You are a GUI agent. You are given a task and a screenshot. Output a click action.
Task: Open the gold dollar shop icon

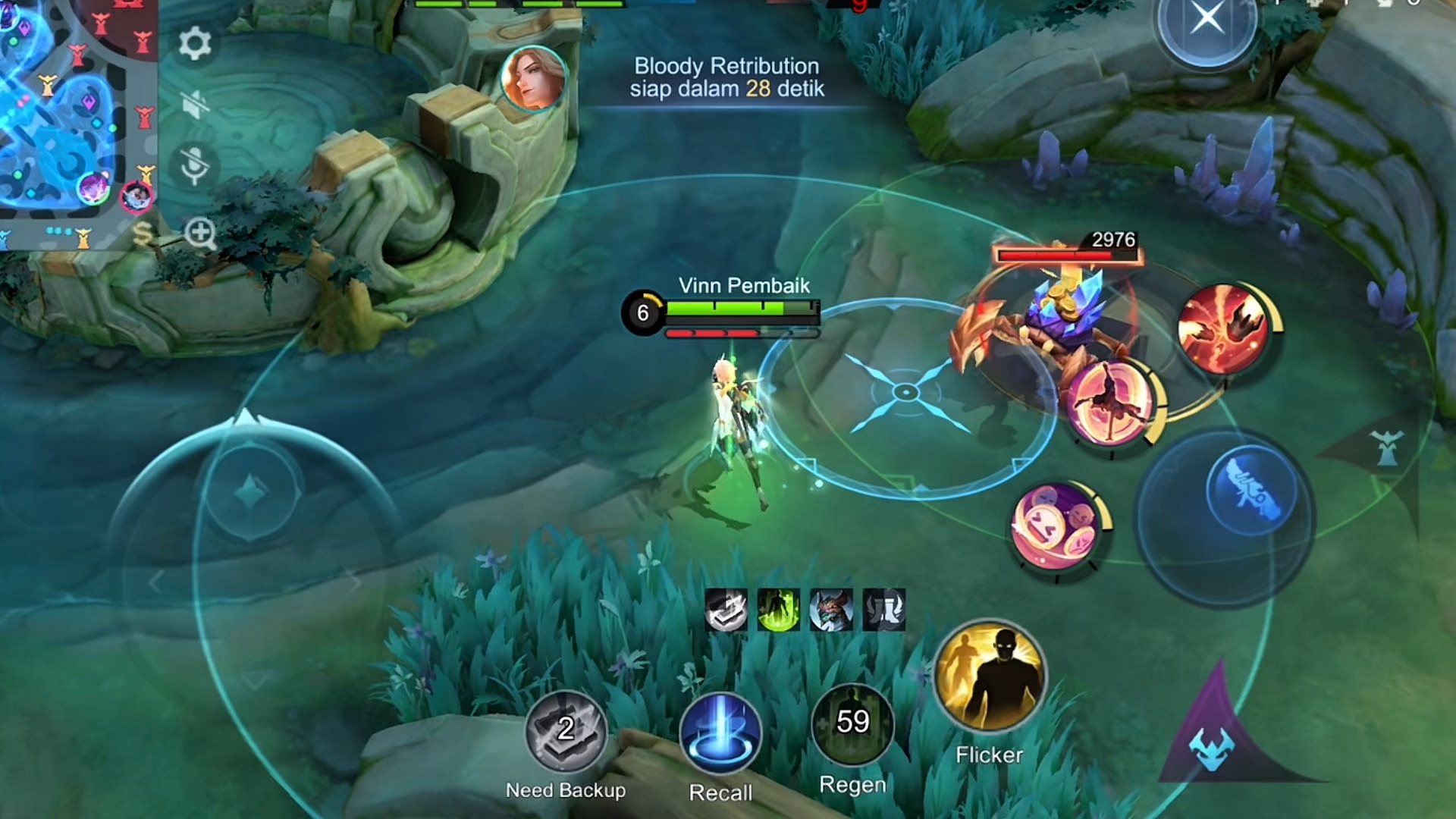tap(143, 234)
